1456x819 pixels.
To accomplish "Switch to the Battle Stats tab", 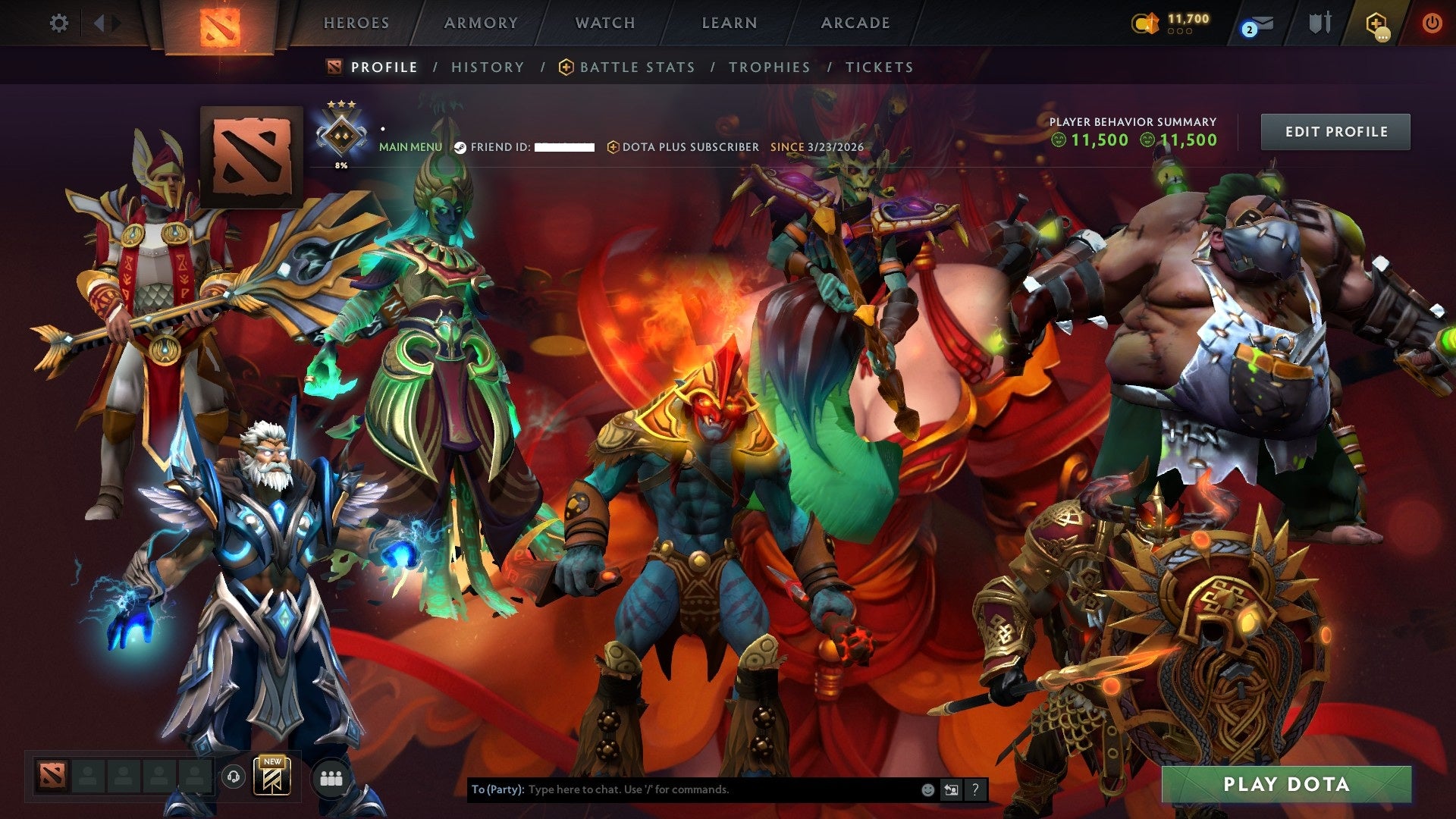I will point(636,67).
